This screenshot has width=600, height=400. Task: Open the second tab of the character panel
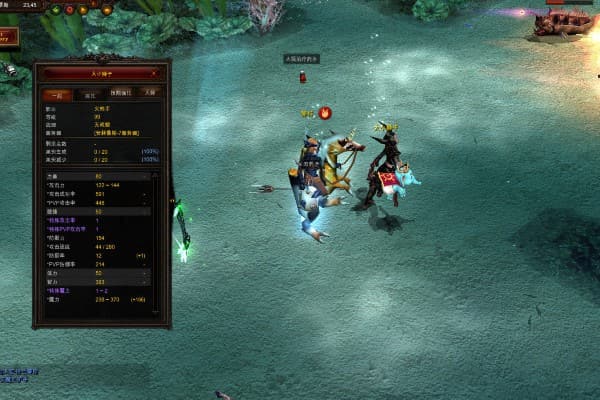click(89, 93)
